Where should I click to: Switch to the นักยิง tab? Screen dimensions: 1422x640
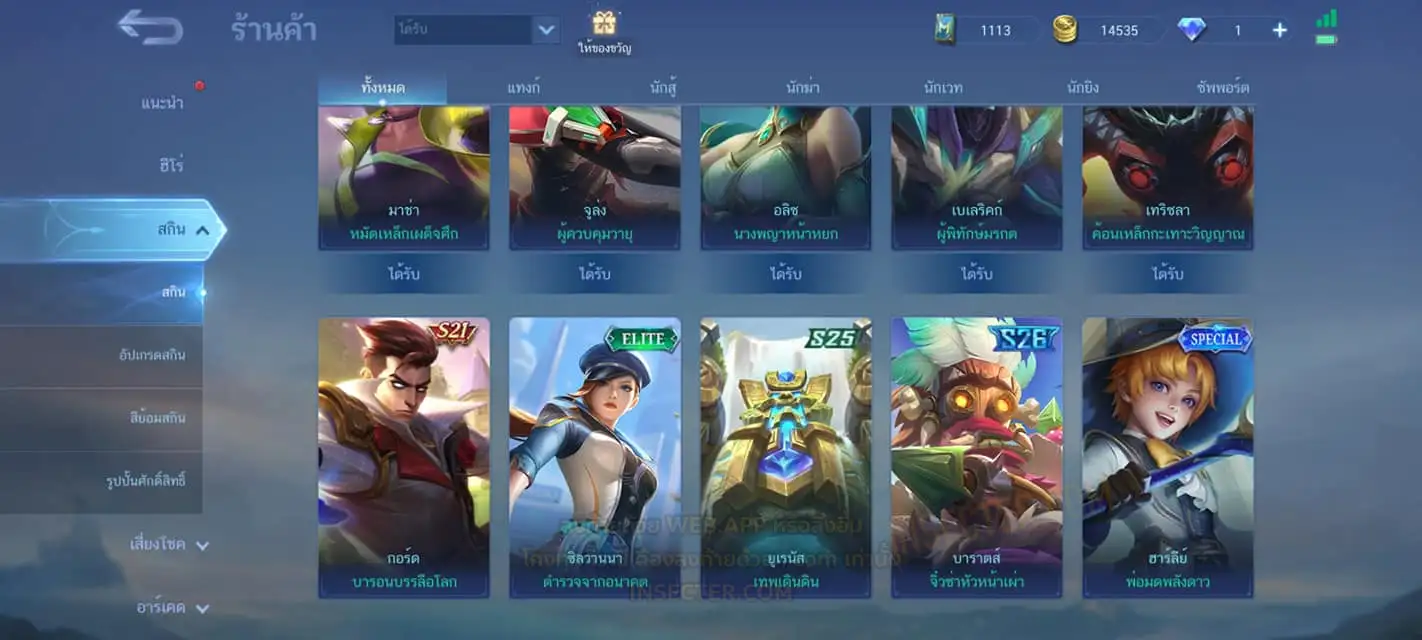pyautogui.click(x=1083, y=88)
